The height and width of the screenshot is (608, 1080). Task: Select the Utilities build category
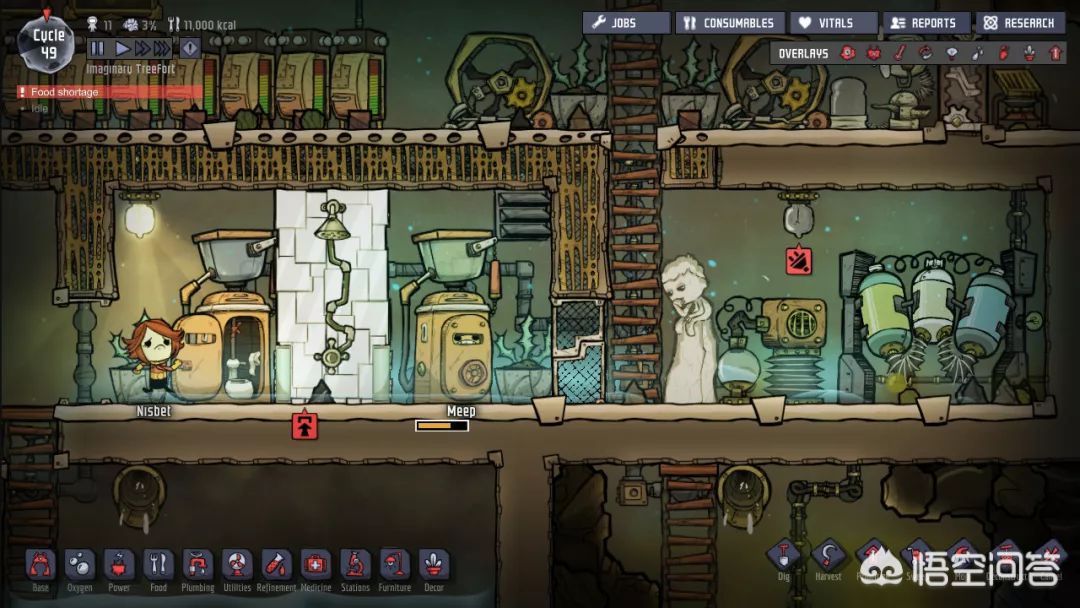(237, 566)
